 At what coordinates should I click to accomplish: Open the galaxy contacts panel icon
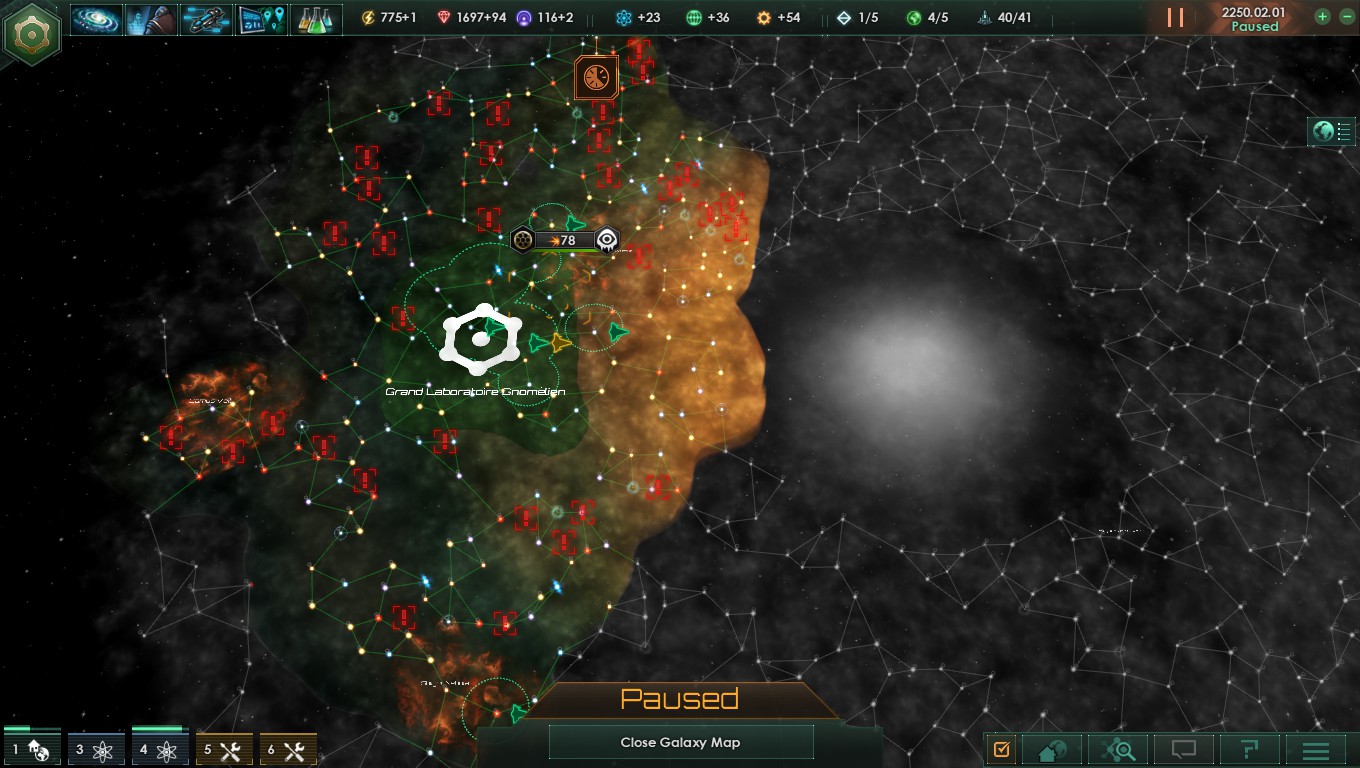pos(97,18)
